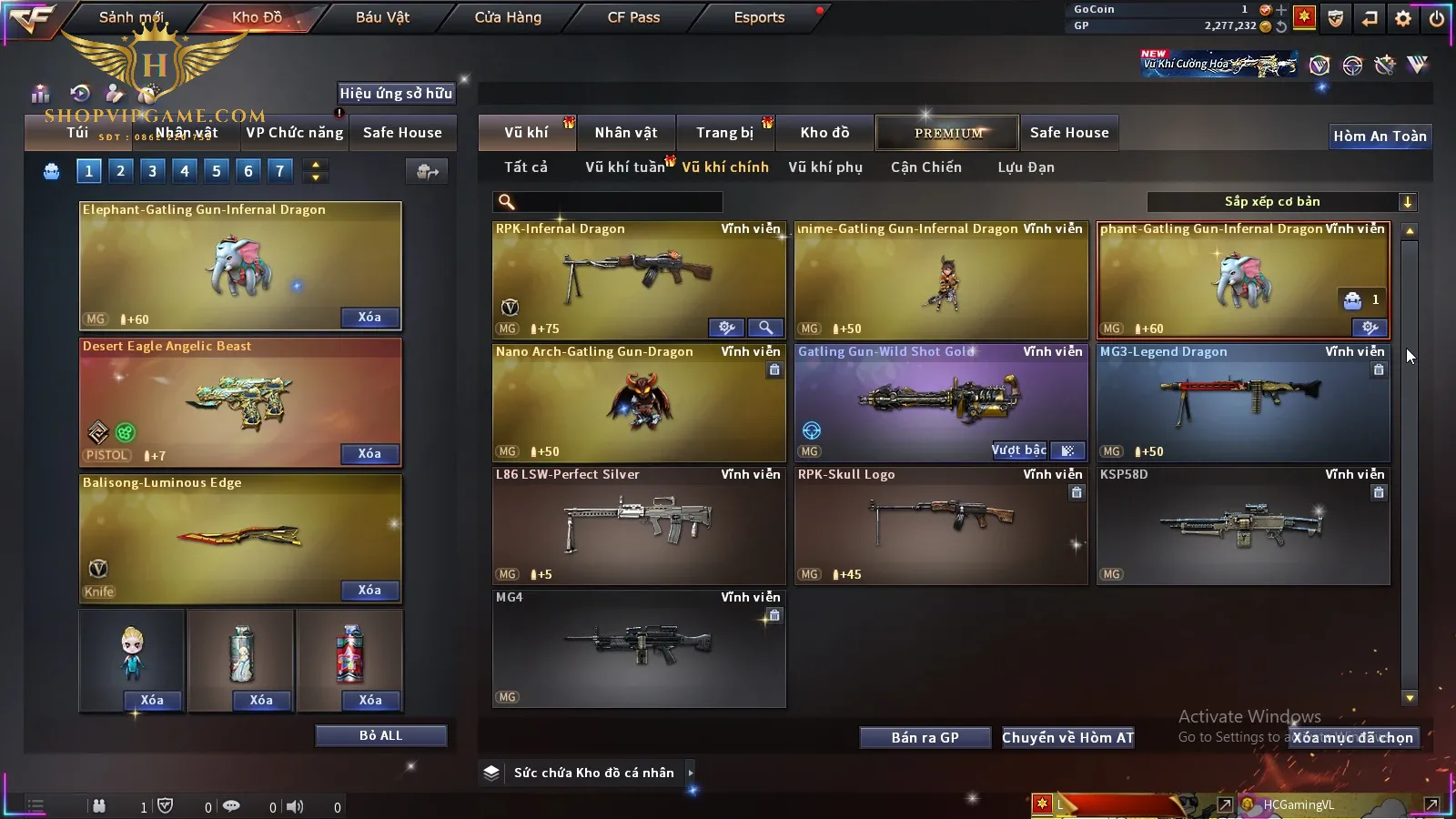The image size is (1456, 819).
Task: Open the Esports menu entry
Action: (x=759, y=17)
